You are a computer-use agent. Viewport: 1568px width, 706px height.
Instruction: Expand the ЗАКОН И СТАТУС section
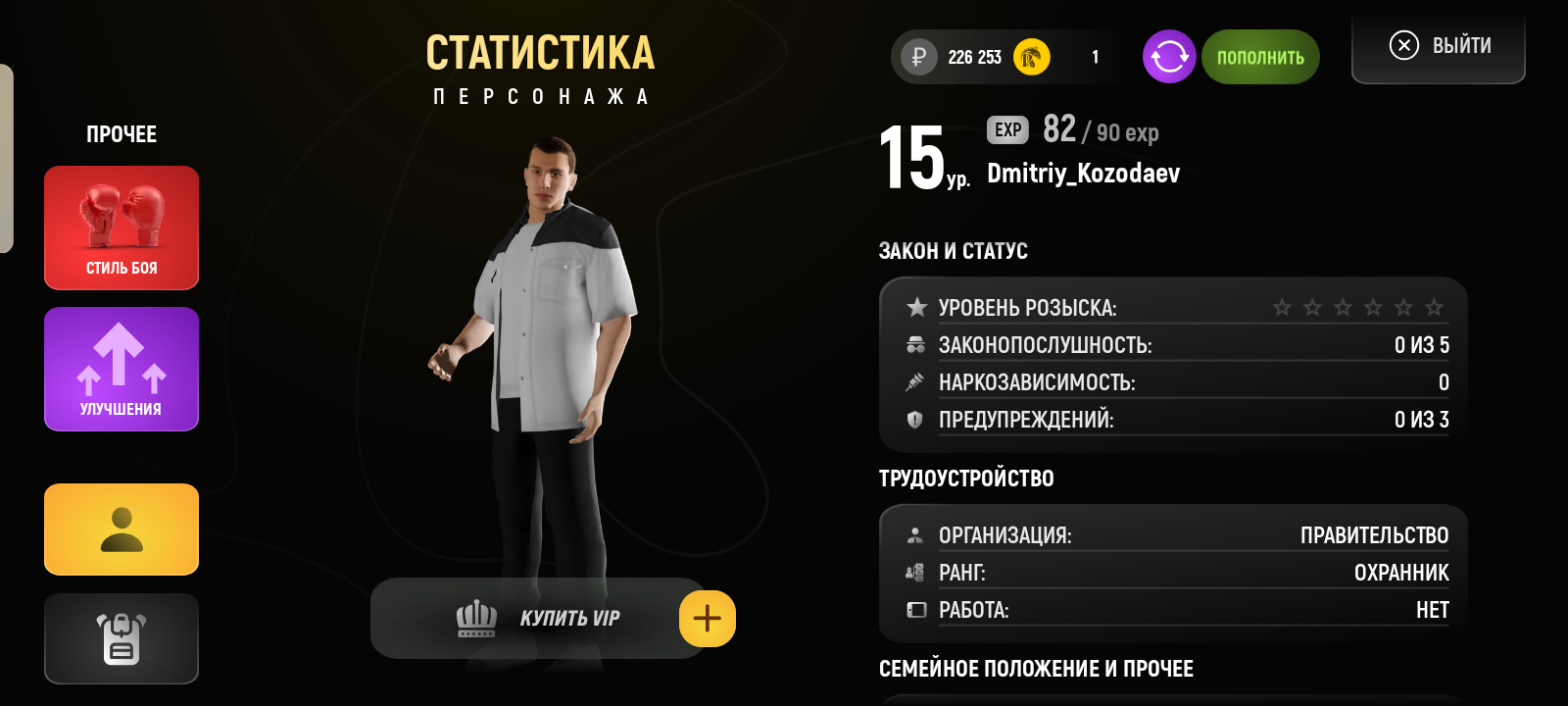(x=954, y=250)
